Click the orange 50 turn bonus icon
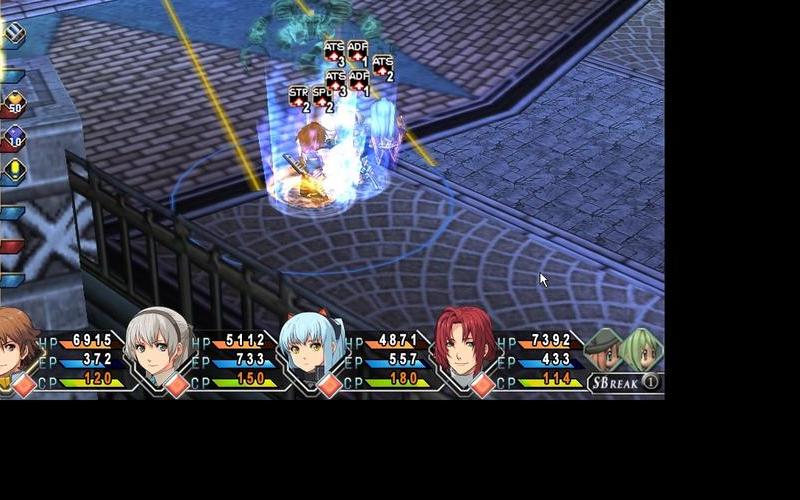The height and width of the screenshot is (500, 800). pos(13,102)
